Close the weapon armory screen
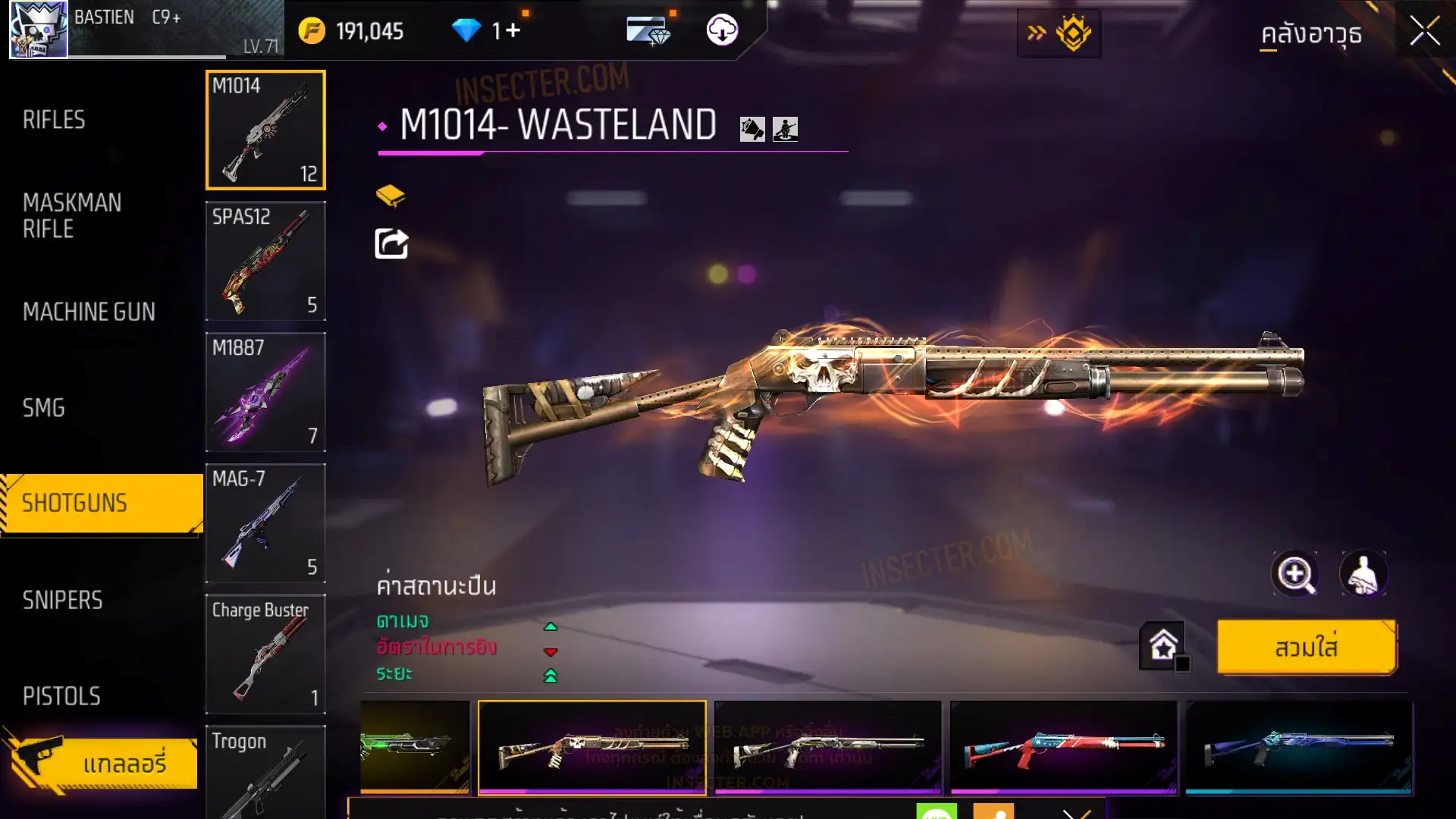The image size is (1456, 819). pyautogui.click(x=1424, y=32)
